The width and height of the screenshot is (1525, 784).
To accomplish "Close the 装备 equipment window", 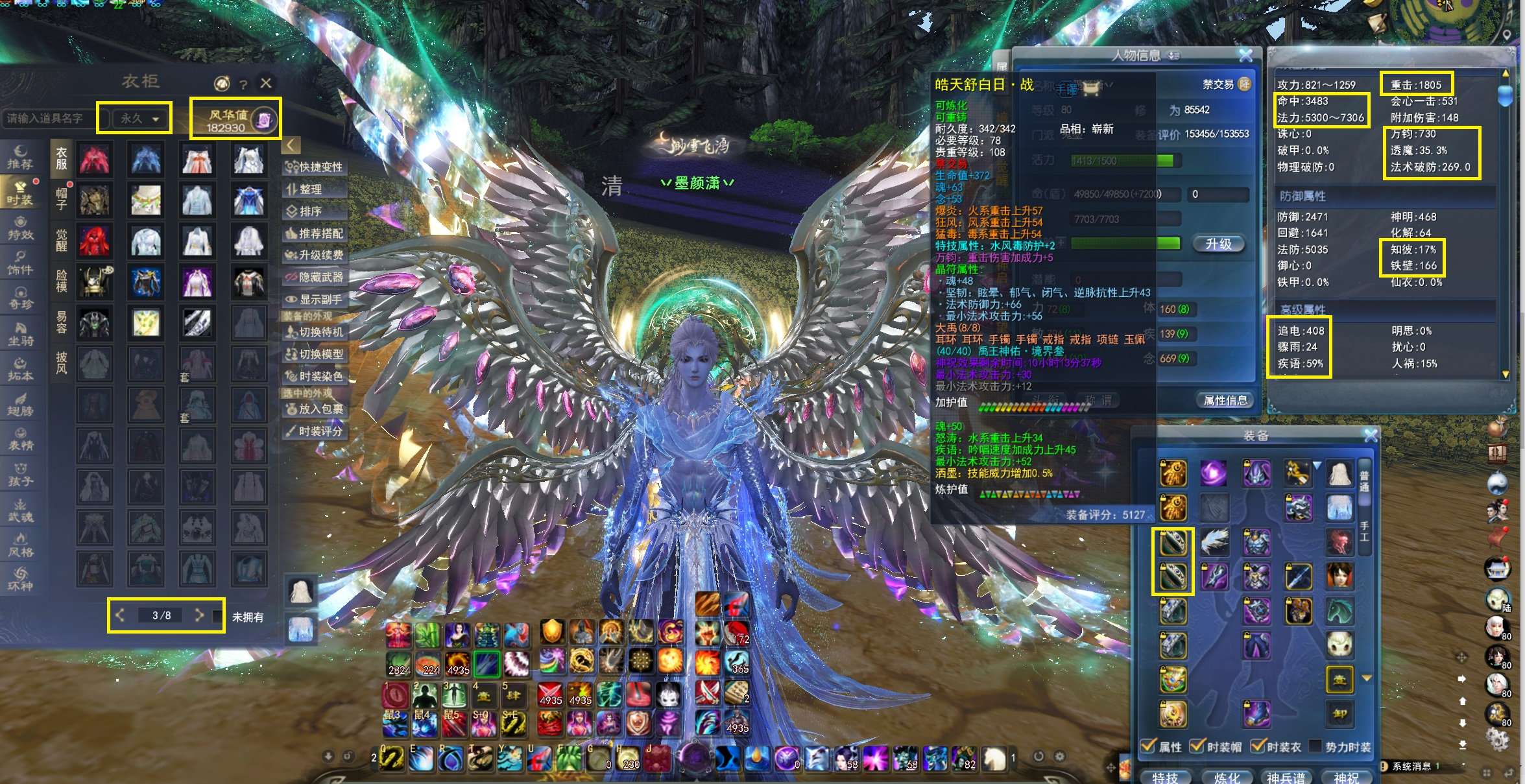I will [x=1370, y=436].
